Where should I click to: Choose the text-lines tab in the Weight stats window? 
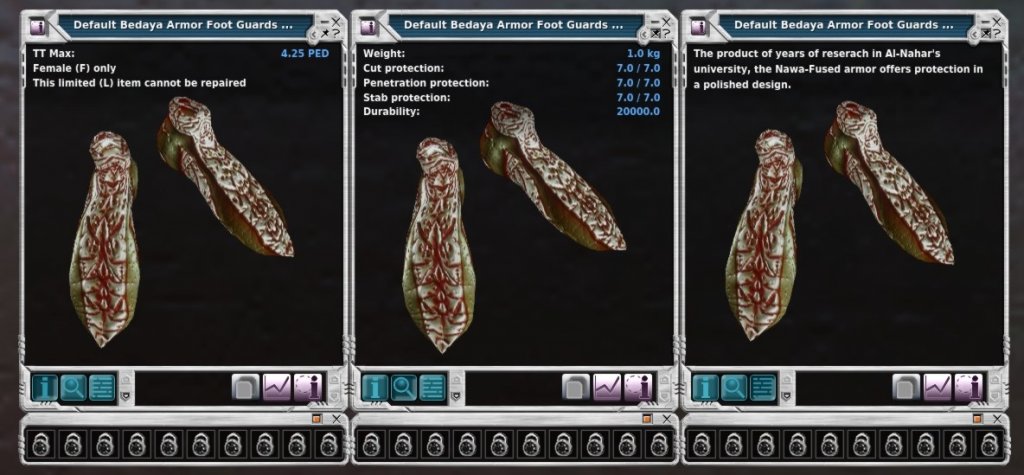click(433, 387)
